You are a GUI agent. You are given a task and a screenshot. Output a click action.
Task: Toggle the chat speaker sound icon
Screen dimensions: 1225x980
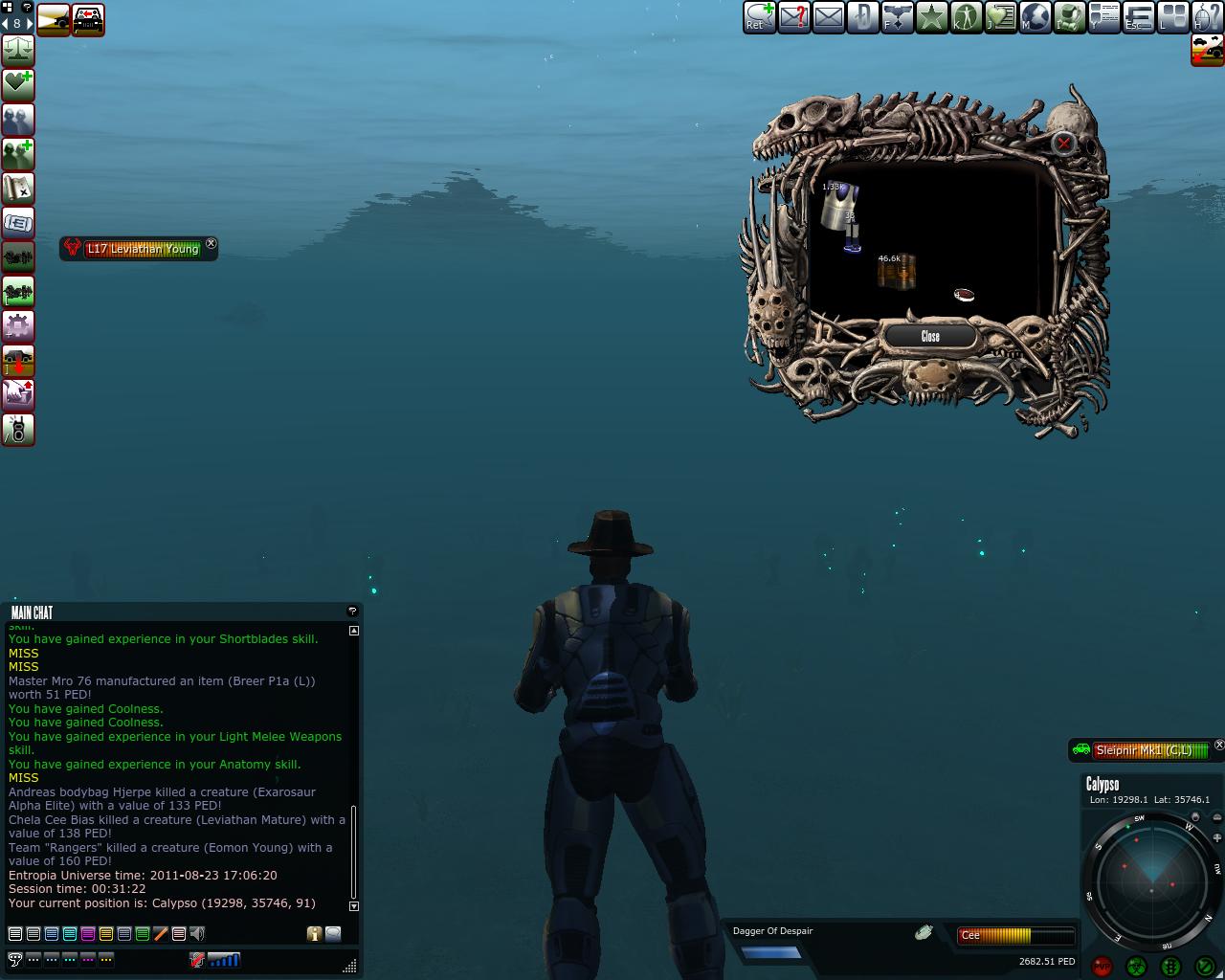[x=197, y=933]
